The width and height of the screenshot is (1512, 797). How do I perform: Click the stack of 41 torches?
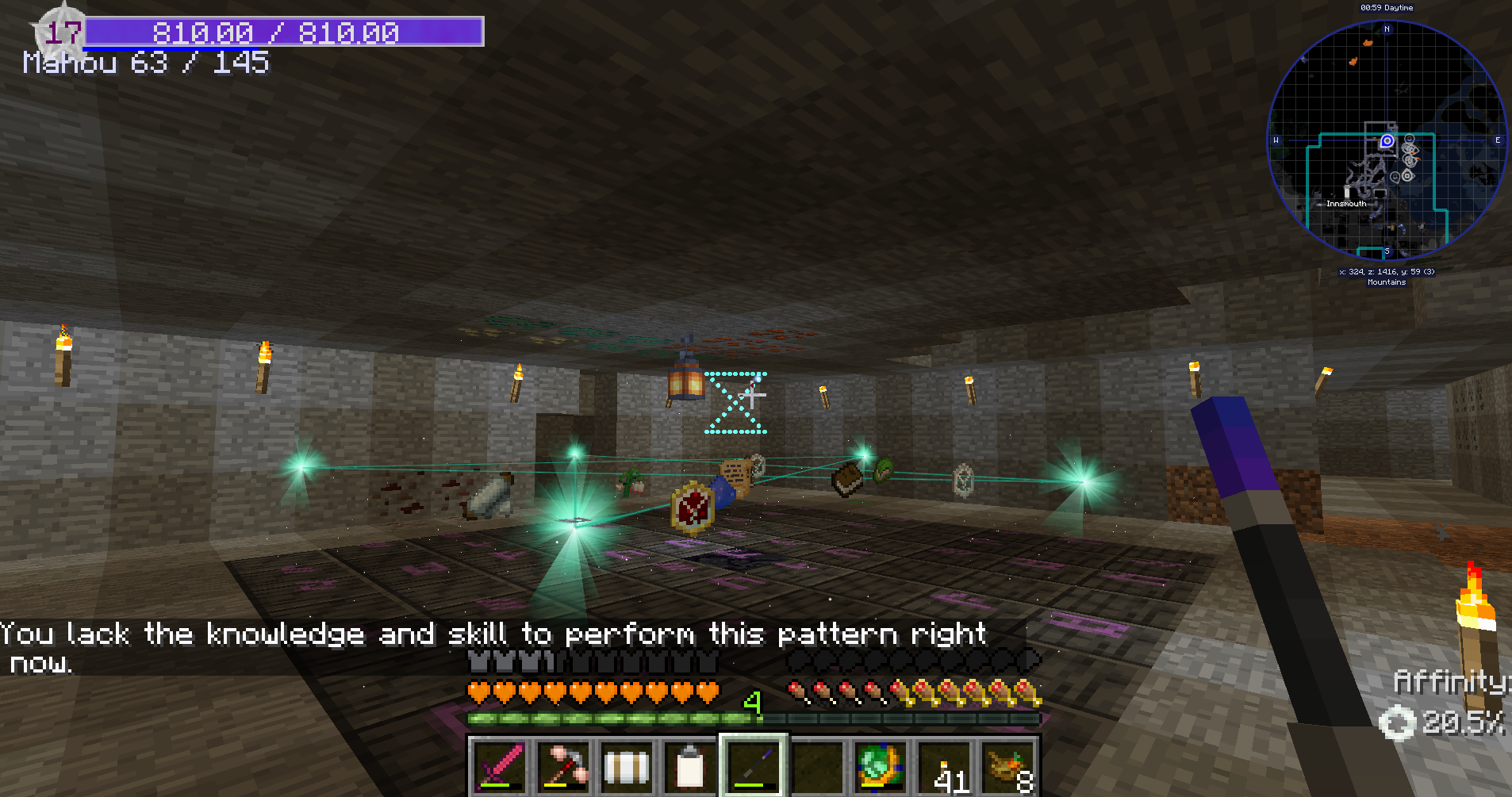pos(944,766)
